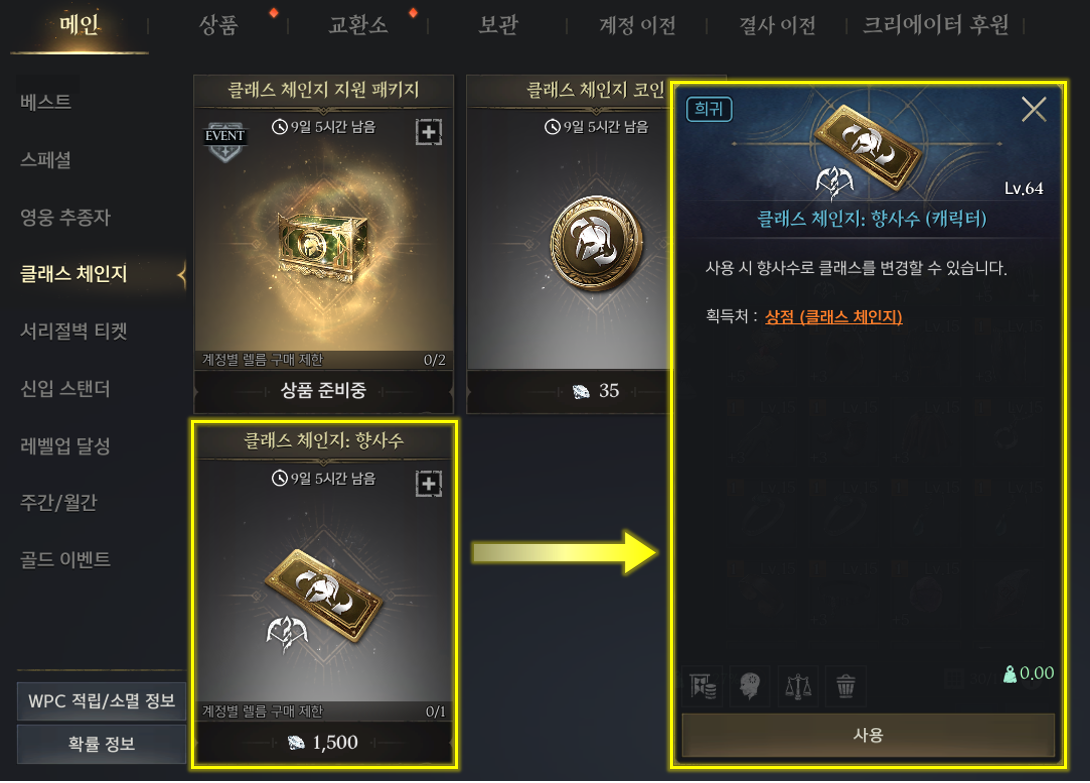Screen dimensions: 1090x783
Task: Select the 보관 tab
Action: click(x=497, y=25)
